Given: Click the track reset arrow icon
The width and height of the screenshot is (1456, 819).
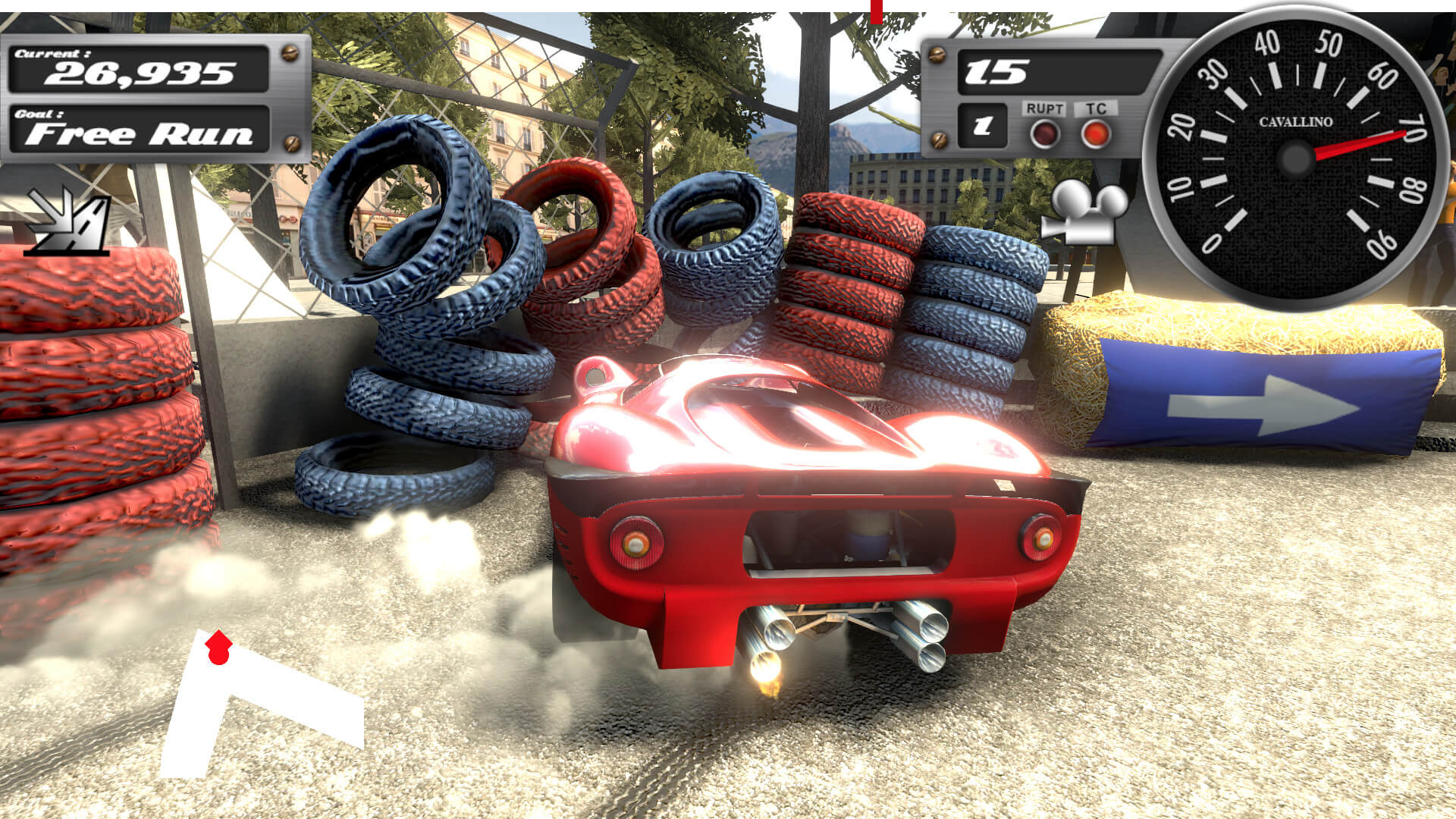Looking at the screenshot, I should click(67, 221).
